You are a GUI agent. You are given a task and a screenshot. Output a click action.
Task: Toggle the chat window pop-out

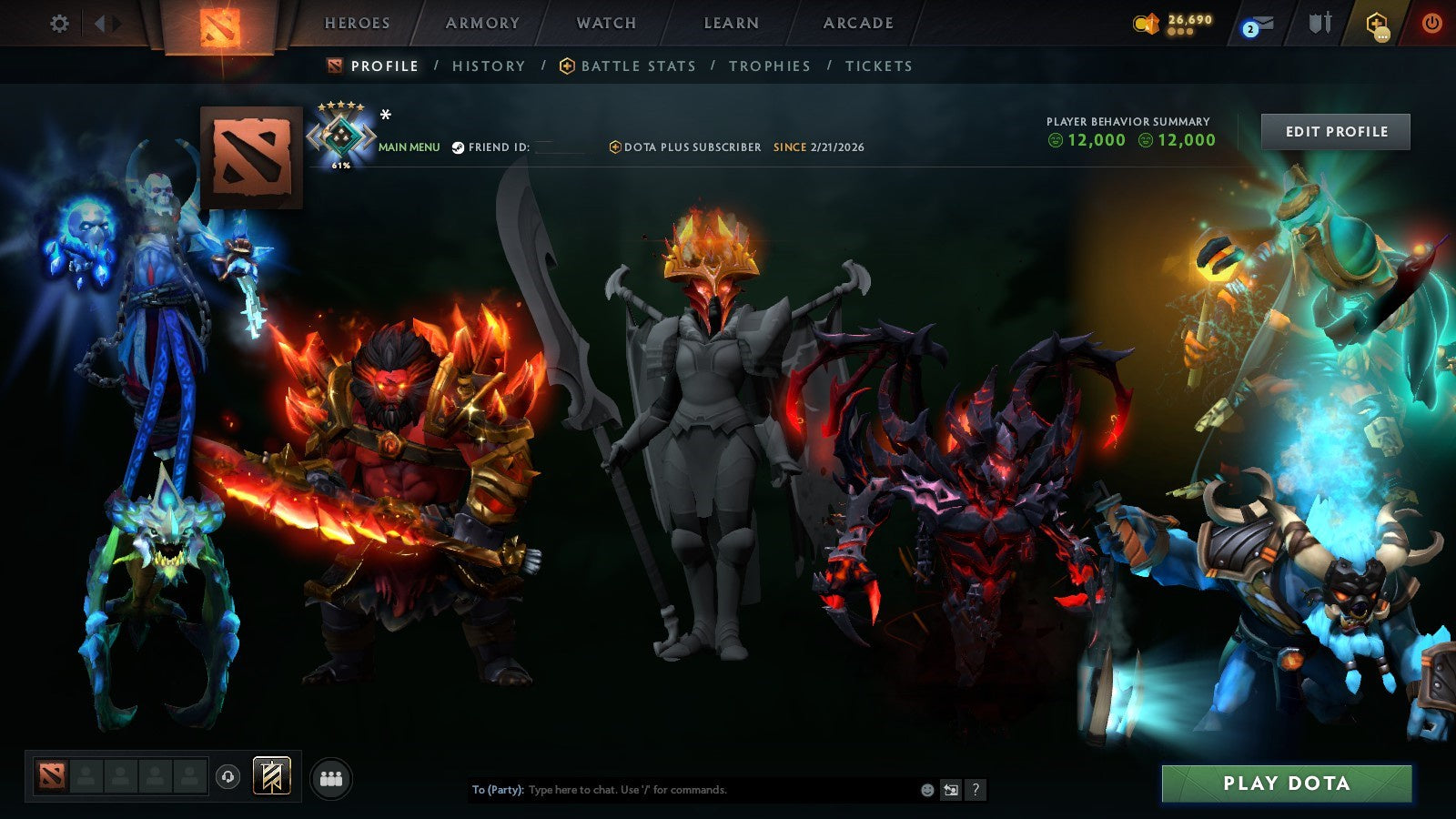click(951, 790)
